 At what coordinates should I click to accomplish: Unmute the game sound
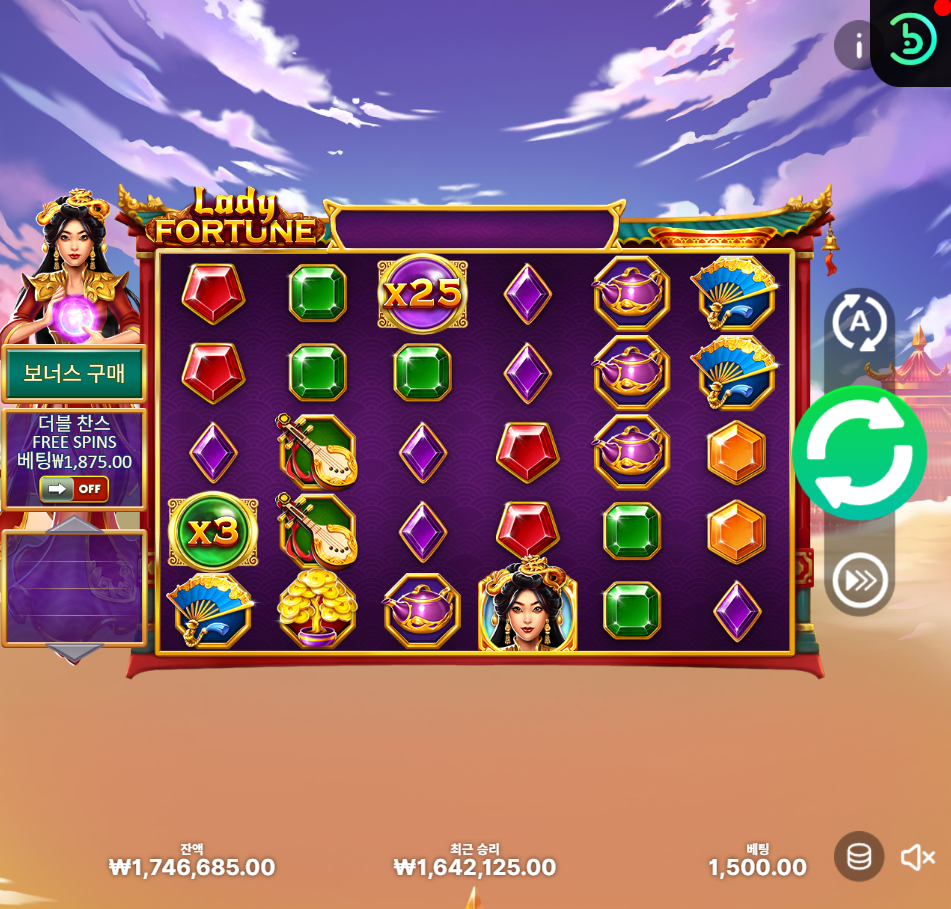coord(917,857)
